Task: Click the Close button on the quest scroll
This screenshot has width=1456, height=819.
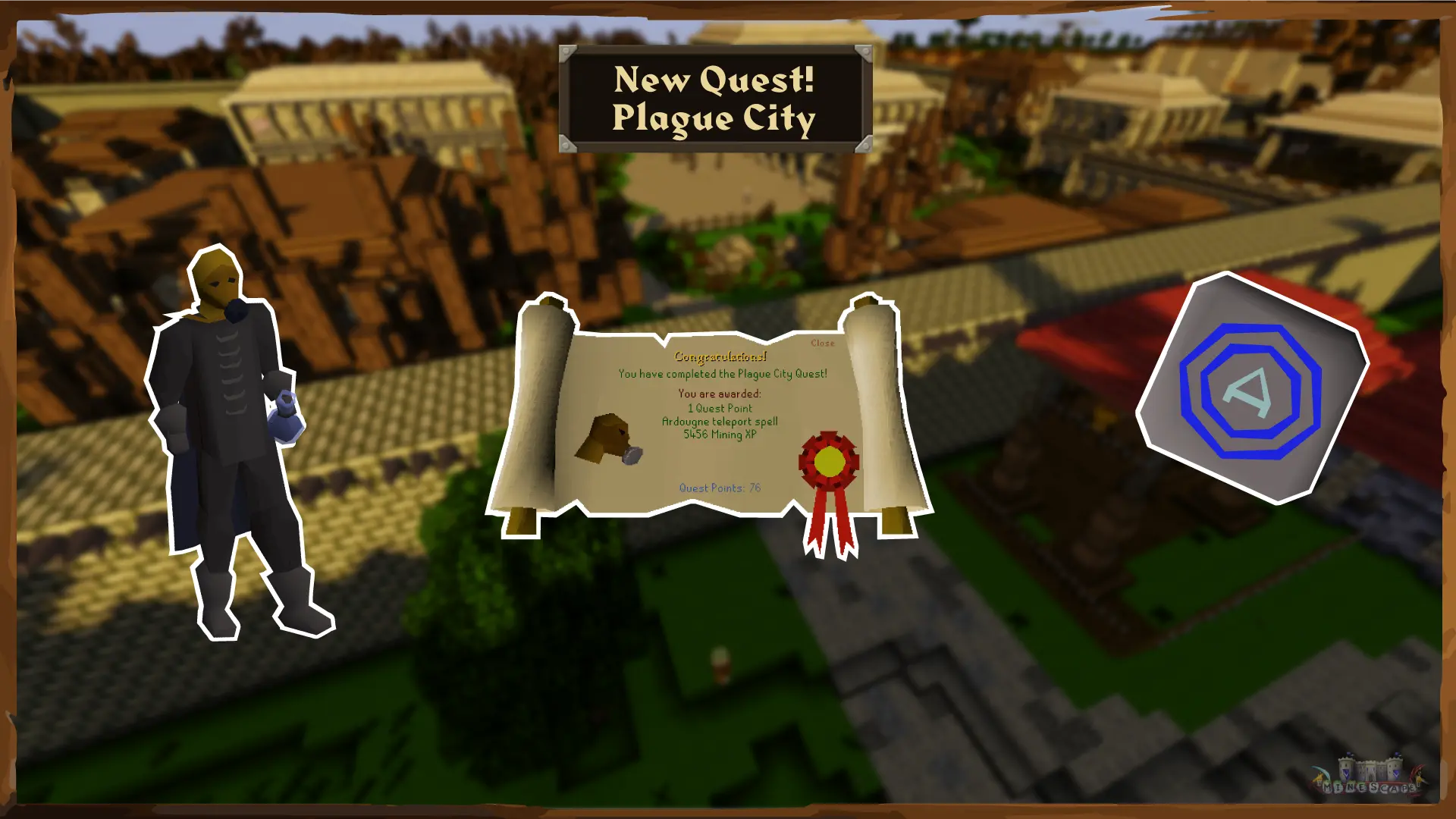Action: 821,343
